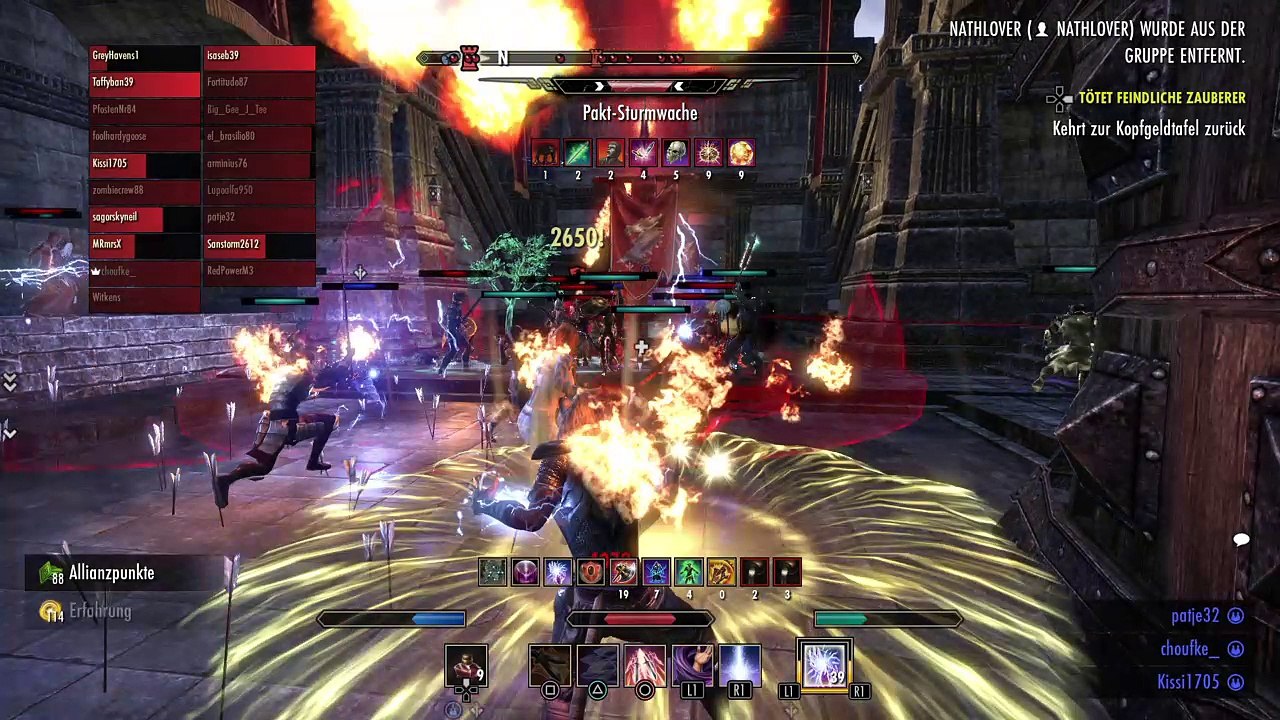Viewport: 1280px width, 720px height.
Task: Select MRmrsX in the group list
Action: [x=145, y=244]
